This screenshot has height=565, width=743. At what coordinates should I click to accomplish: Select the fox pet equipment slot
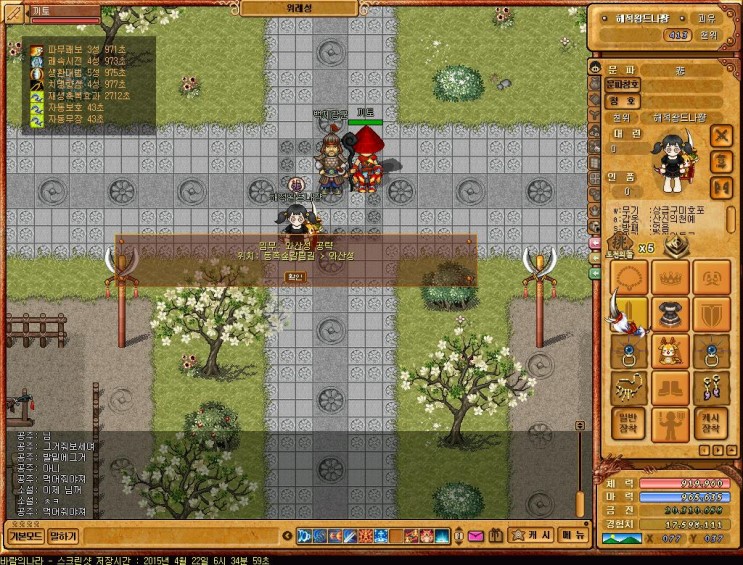coord(669,350)
